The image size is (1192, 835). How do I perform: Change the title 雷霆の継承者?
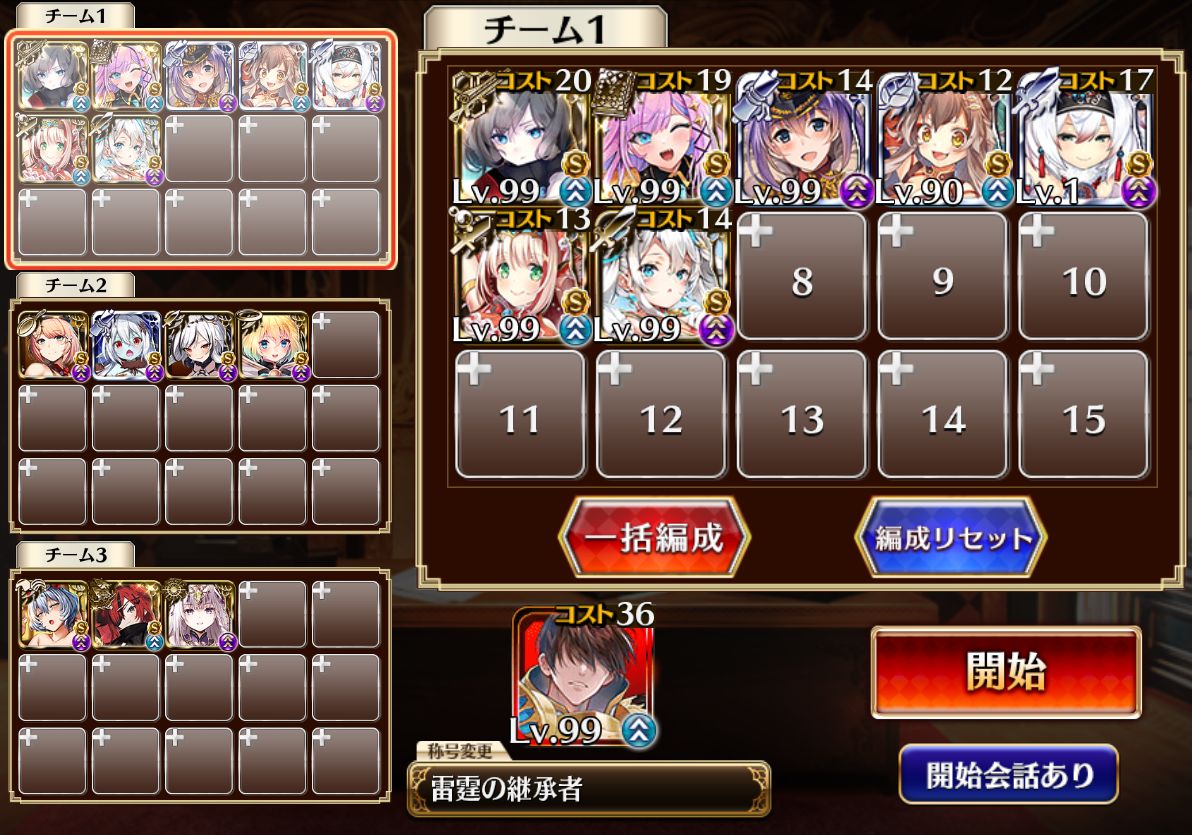[x=588, y=788]
